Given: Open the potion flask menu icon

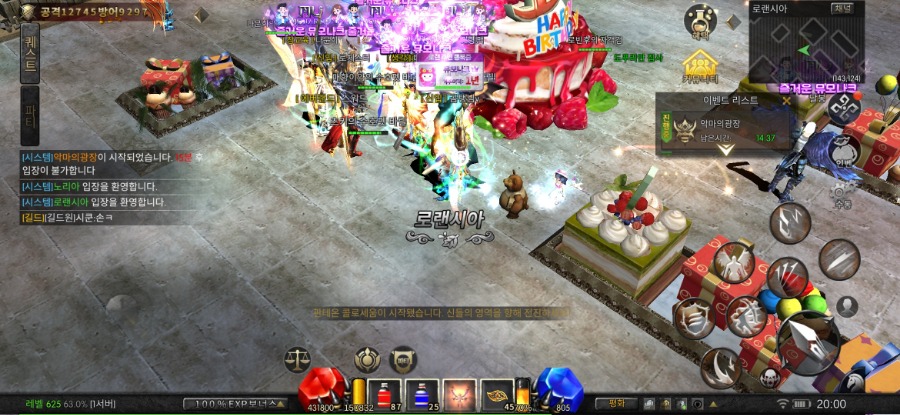Looking at the screenshot, I should tap(700, 20).
